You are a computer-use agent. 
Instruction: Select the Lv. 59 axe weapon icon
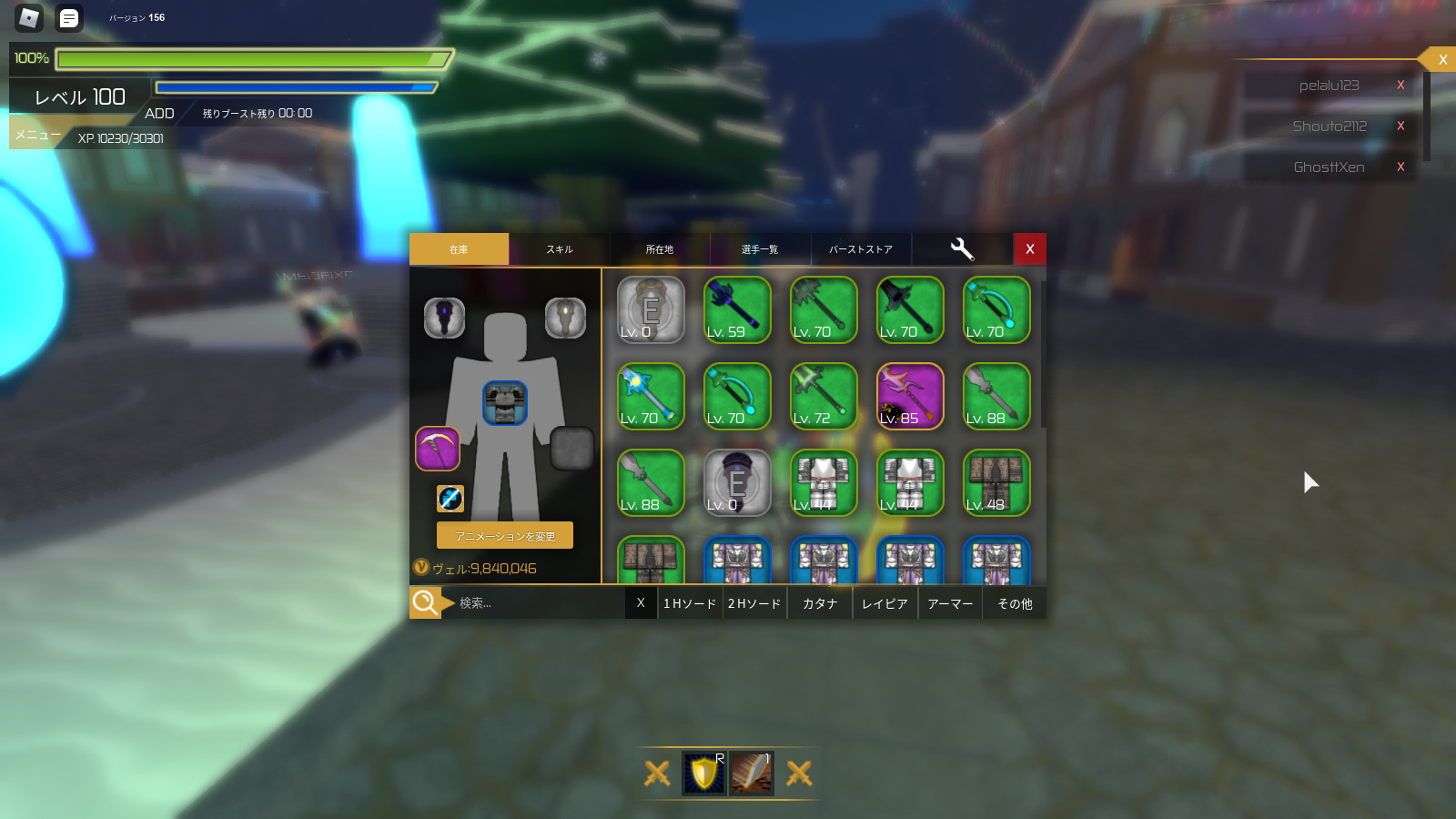point(737,310)
